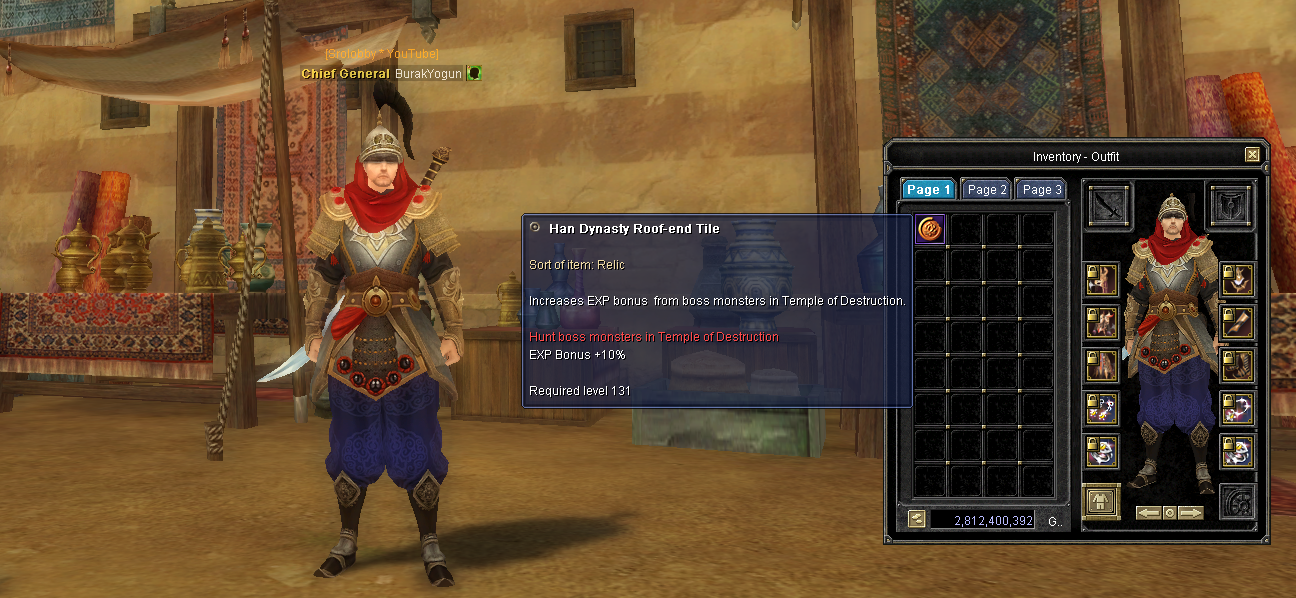The width and height of the screenshot is (1296, 598).
Task: Toggle the outfit view button with shirt icon
Action: tap(1100, 501)
